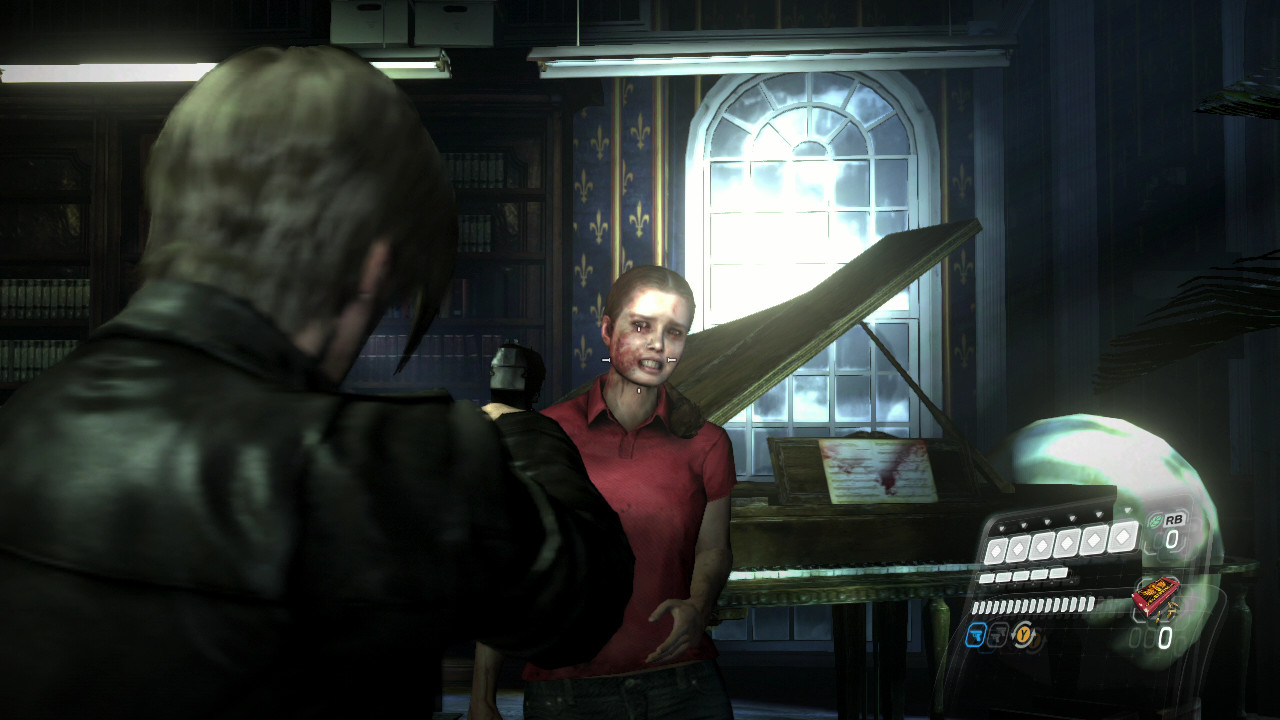Select the red ammo box item icon
1280x720 pixels.
(x=1157, y=597)
